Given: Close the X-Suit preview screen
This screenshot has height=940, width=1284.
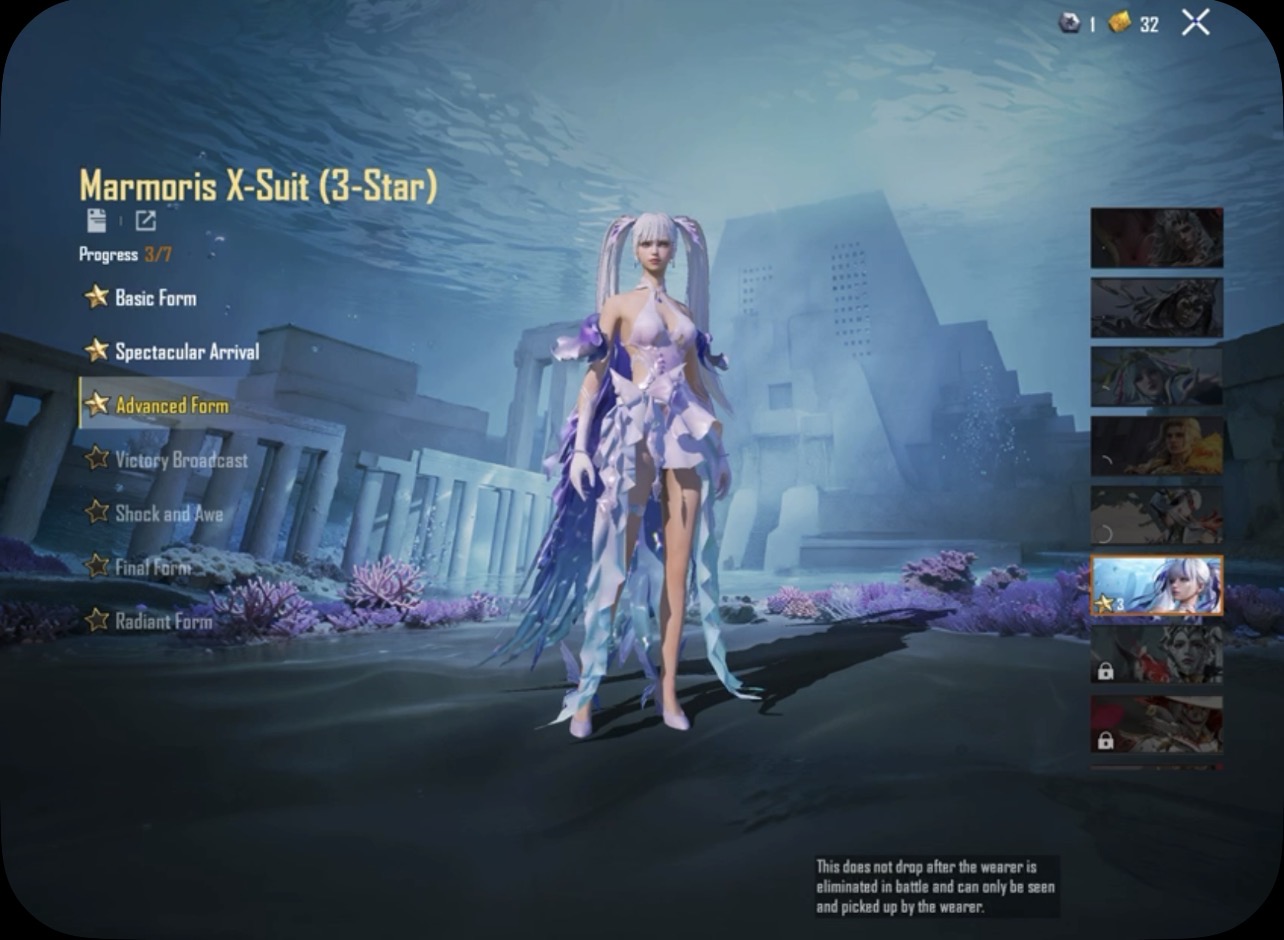Looking at the screenshot, I should [1195, 23].
